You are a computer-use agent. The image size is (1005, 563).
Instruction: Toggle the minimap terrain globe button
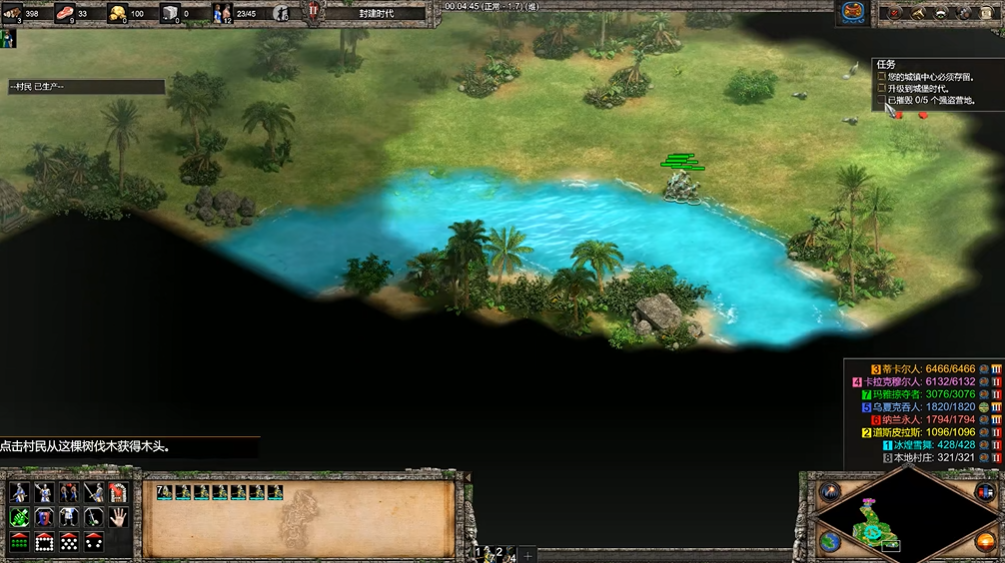click(x=830, y=541)
